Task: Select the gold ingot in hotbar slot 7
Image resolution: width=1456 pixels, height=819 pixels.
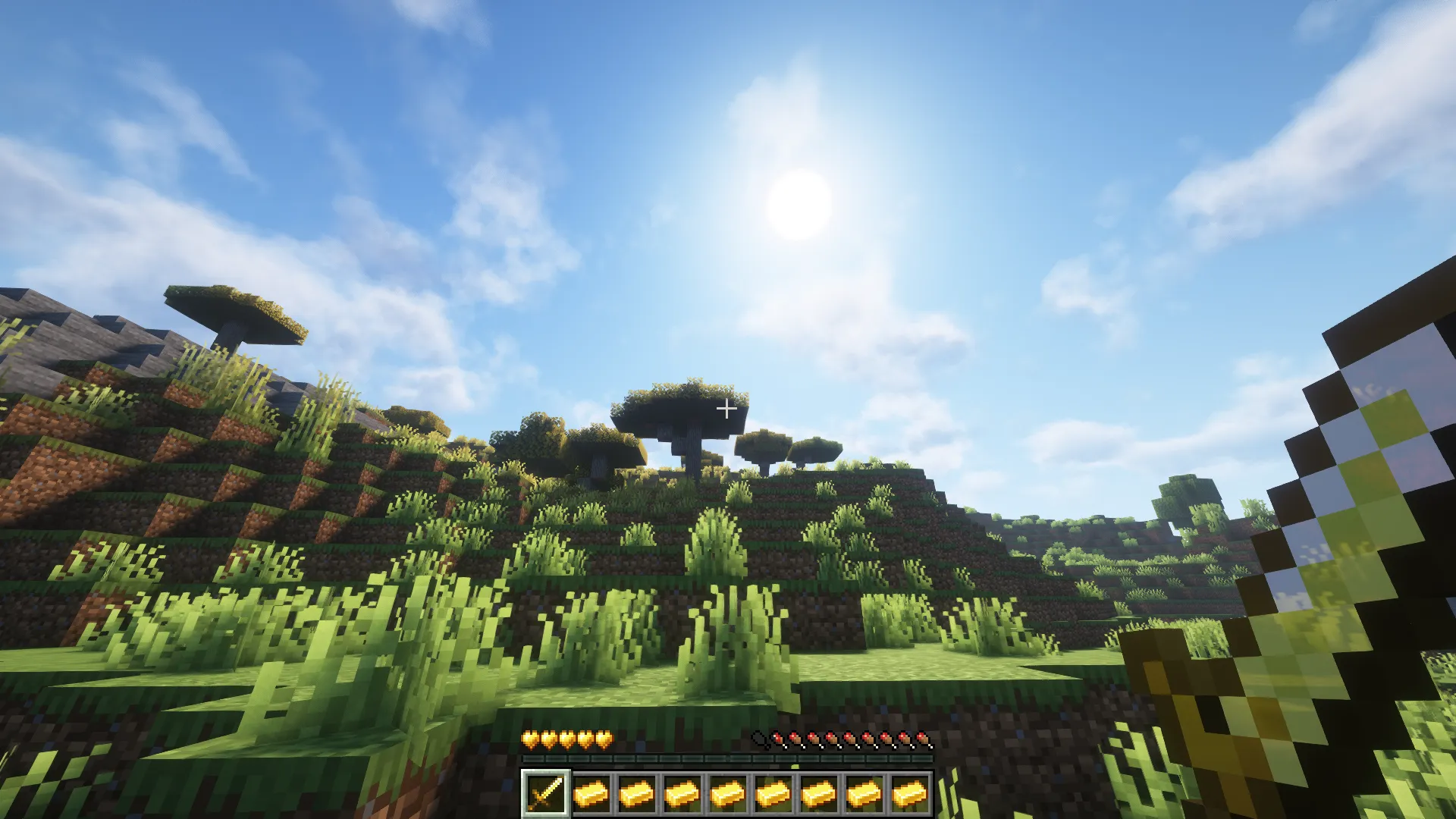Action: [817, 791]
